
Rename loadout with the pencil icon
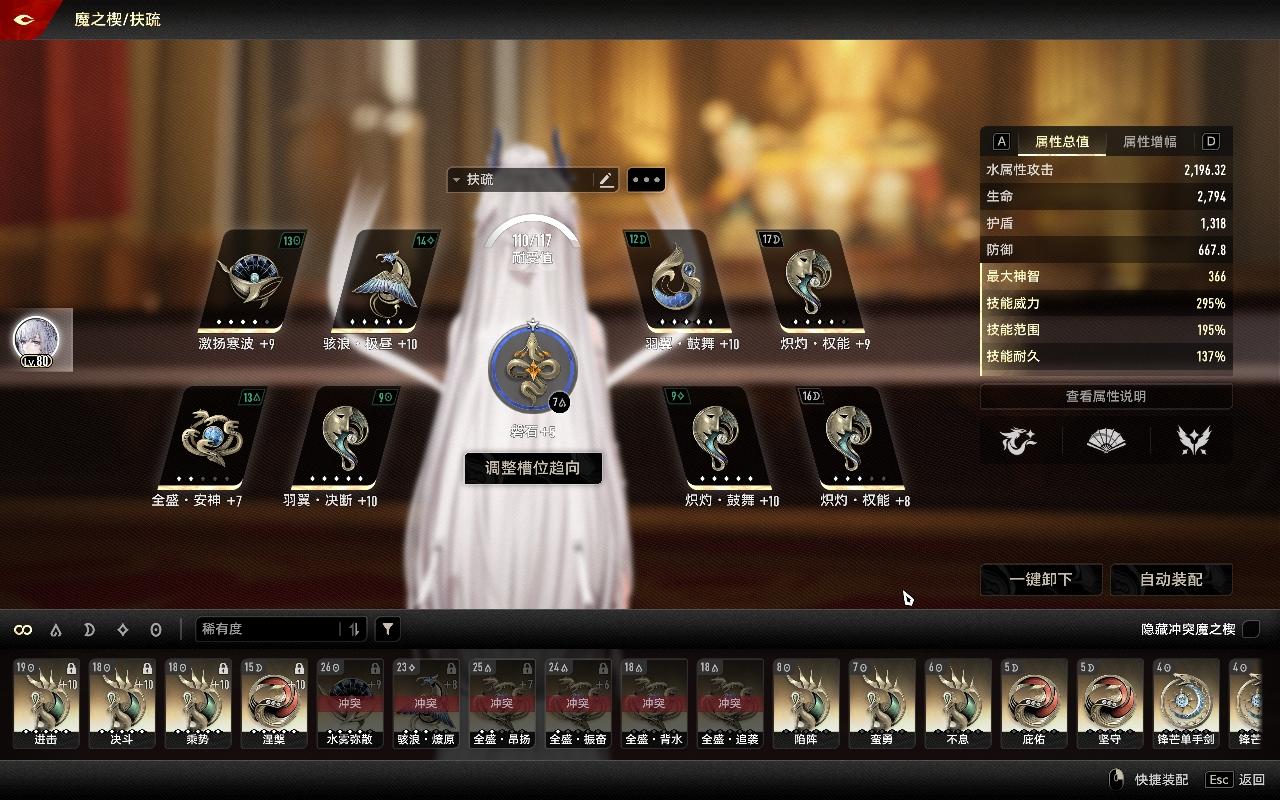click(606, 180)
